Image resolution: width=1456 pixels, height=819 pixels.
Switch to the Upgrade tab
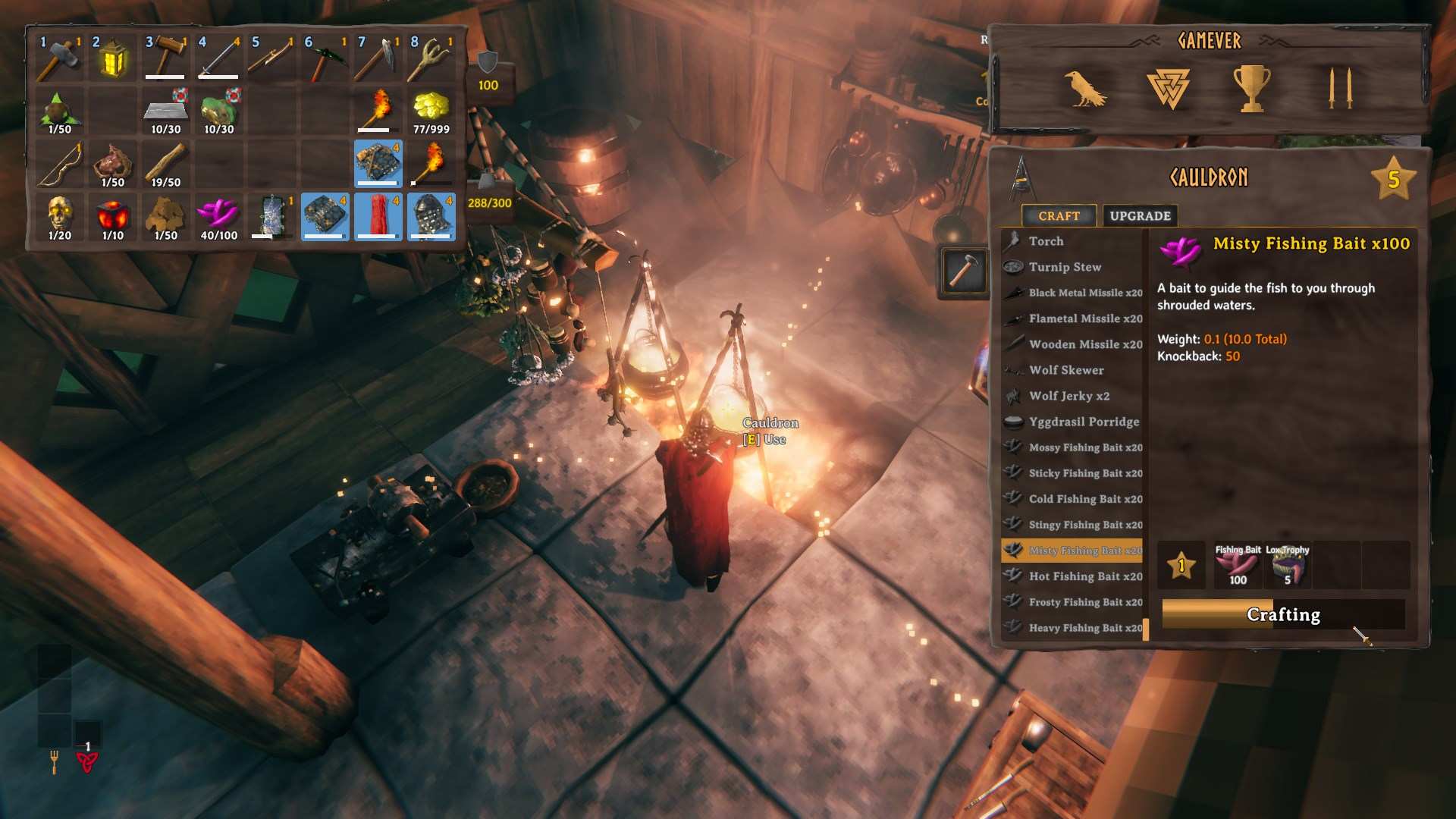tap(1139, 215)
